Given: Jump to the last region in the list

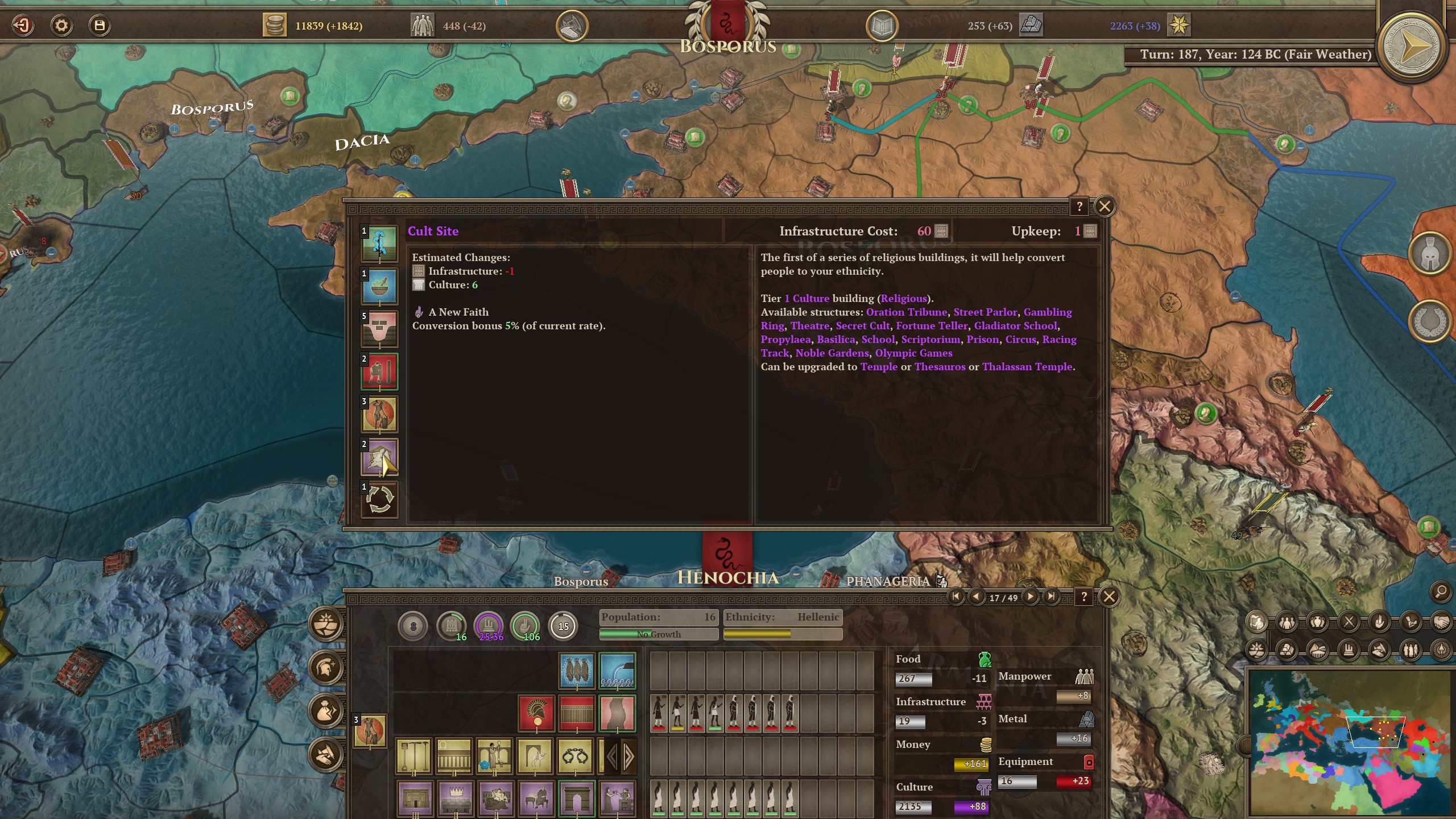Looking at the screenshot, I should (1052, 597).
